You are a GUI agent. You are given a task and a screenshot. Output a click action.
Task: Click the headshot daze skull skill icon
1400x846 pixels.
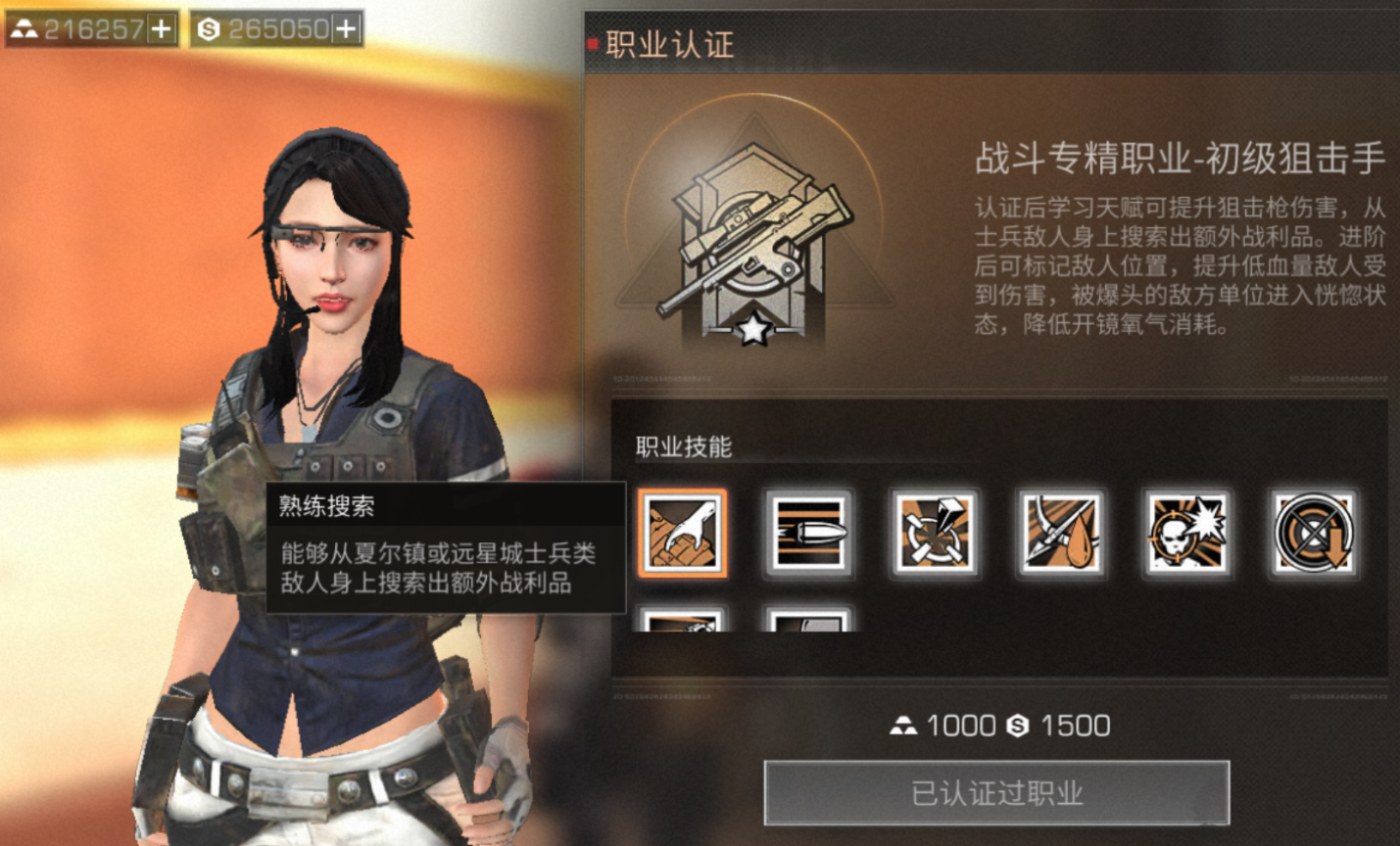(1186, 534)
